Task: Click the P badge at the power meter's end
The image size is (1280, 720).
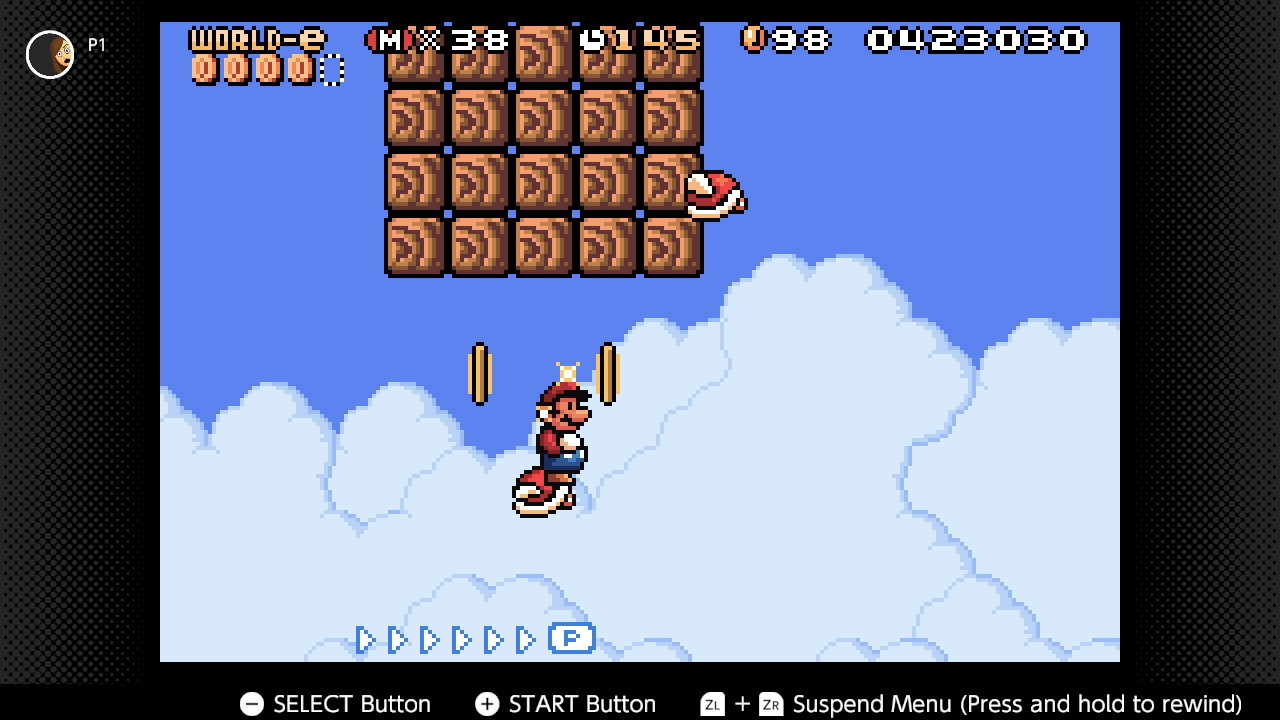Action: [572, 639]
